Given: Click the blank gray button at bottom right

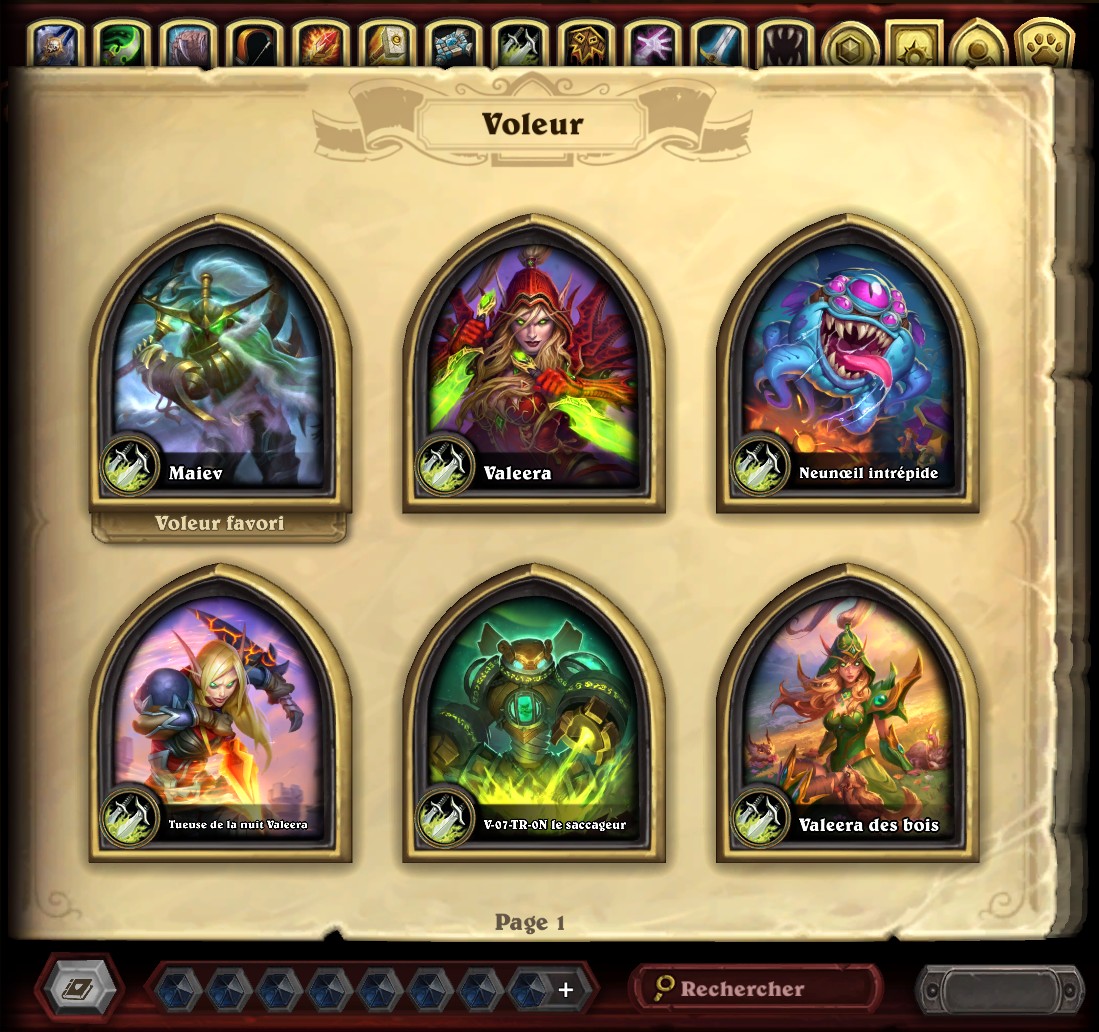Looking at the screenshot, I should pyautogui.click(x=999, y=989).
